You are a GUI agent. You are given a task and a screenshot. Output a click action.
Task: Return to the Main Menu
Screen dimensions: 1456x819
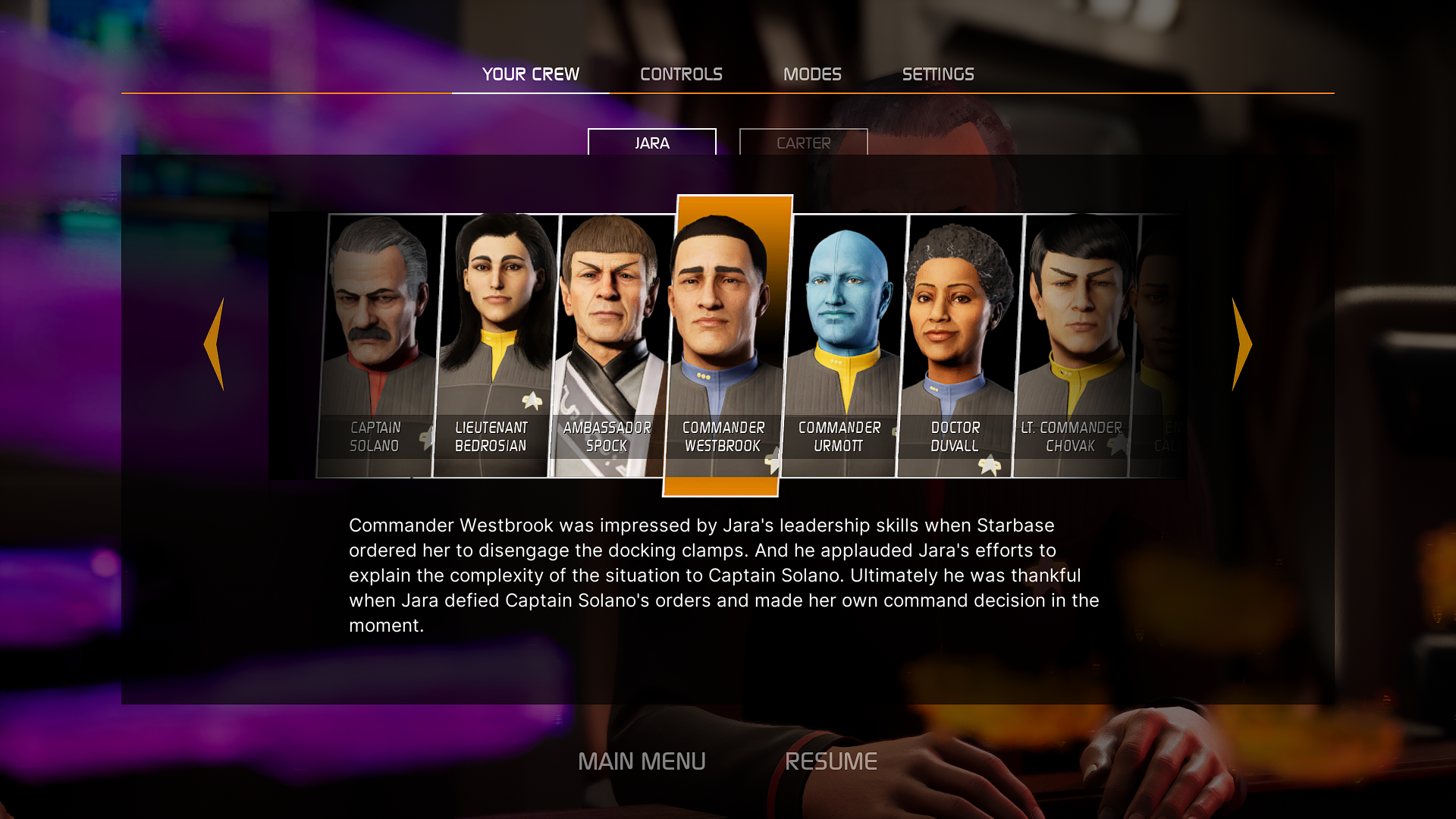point(642,761)
